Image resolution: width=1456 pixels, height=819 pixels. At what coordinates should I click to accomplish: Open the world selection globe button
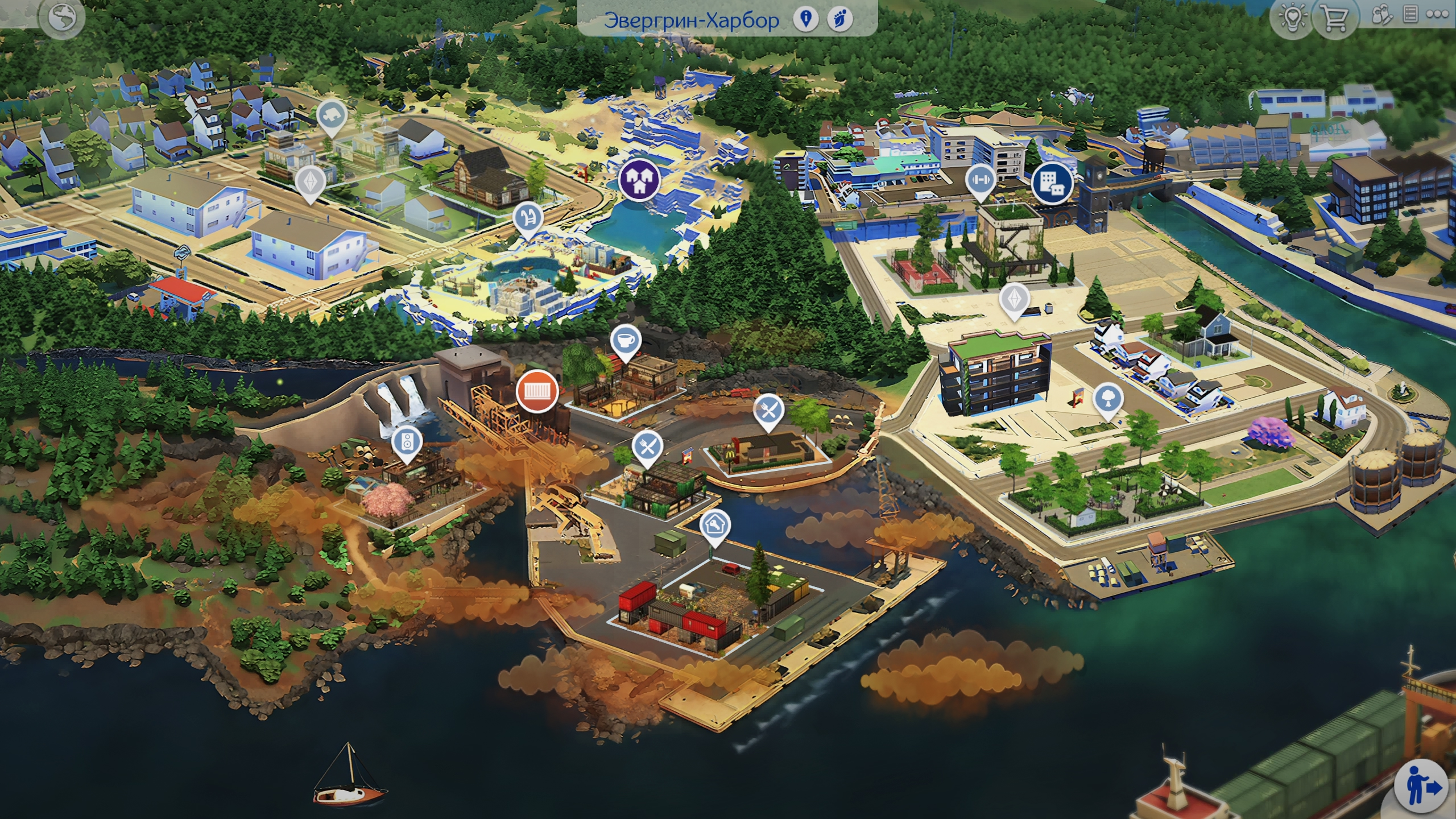pyautogui.click(x=62, y=18)
